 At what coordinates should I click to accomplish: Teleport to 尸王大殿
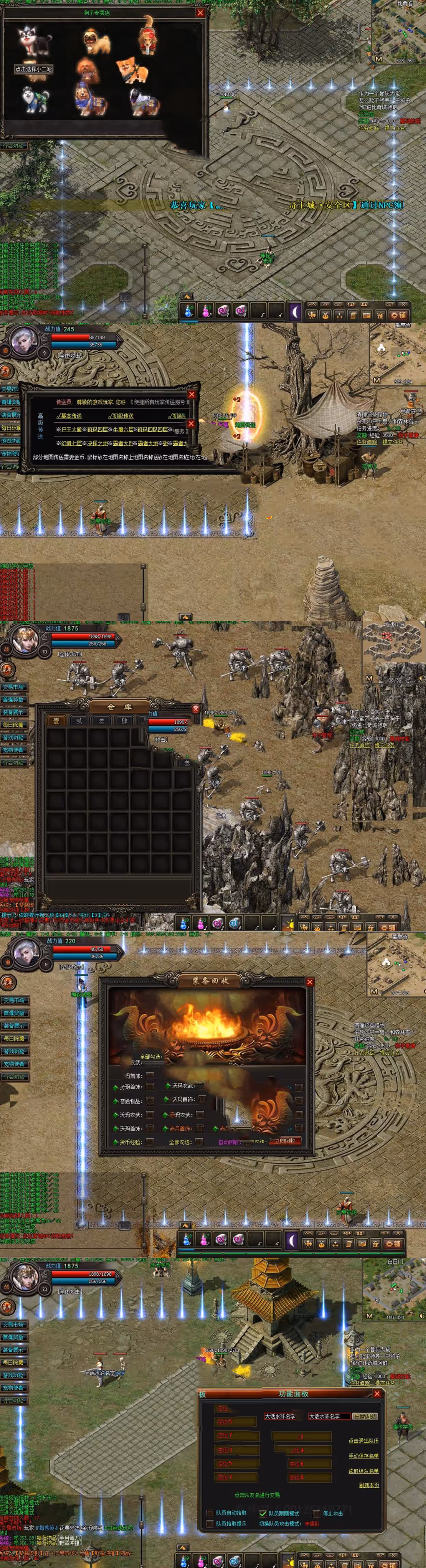[71, 429]
